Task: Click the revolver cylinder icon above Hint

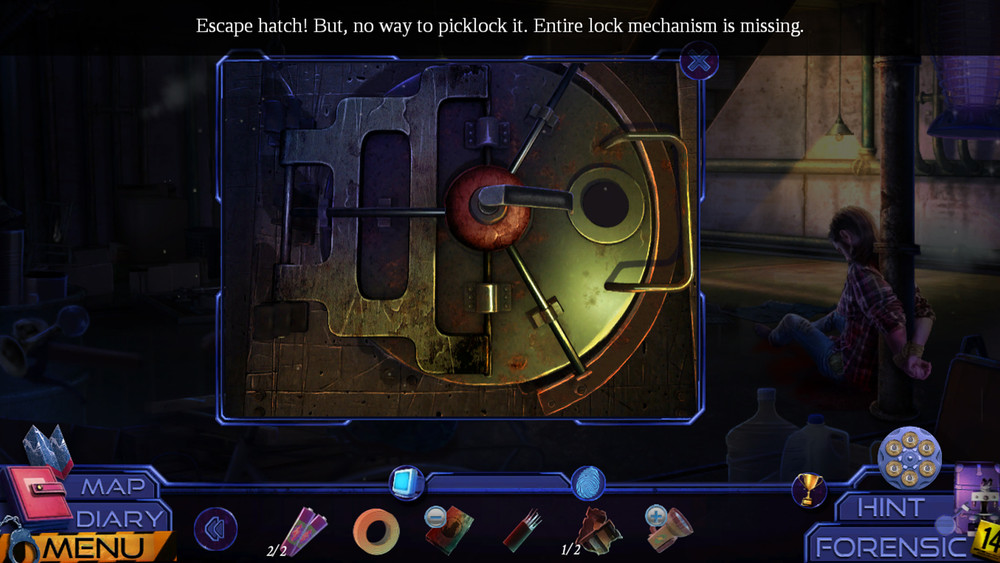Action: (909, 458)
